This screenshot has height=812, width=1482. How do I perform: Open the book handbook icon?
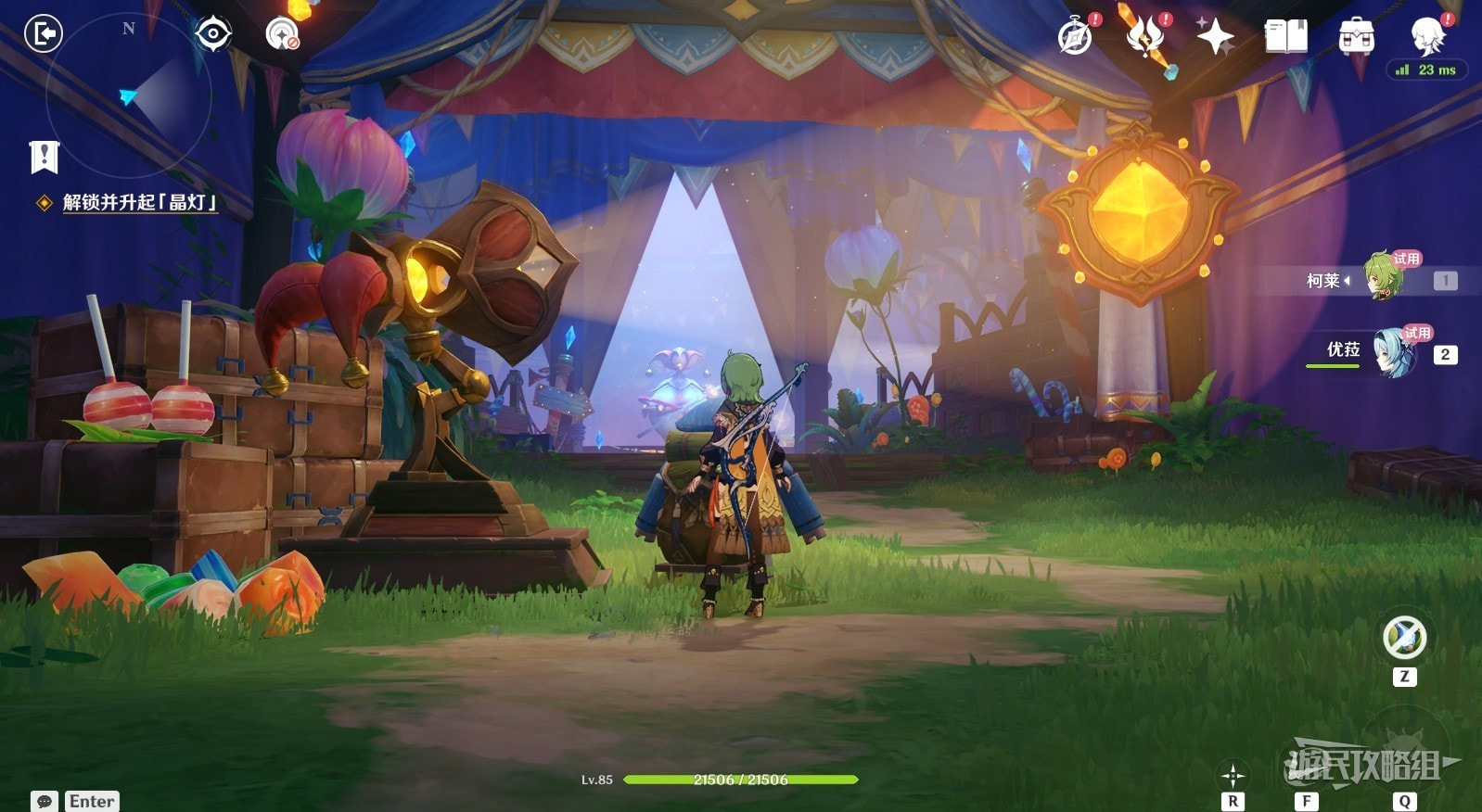(x=1285, y=36)
